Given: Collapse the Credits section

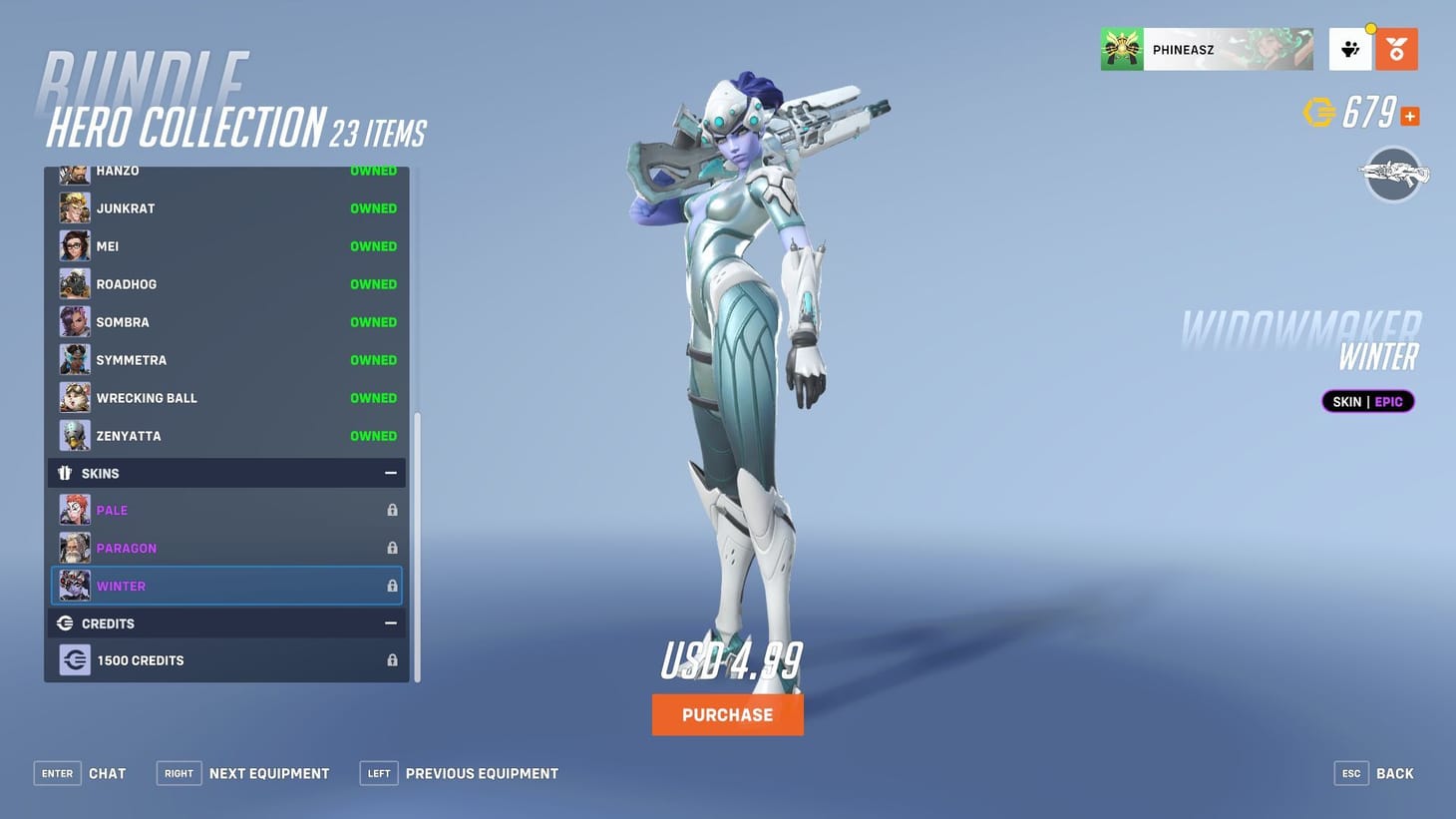Looking at the screenshot, I should click(x=391, y=622).
